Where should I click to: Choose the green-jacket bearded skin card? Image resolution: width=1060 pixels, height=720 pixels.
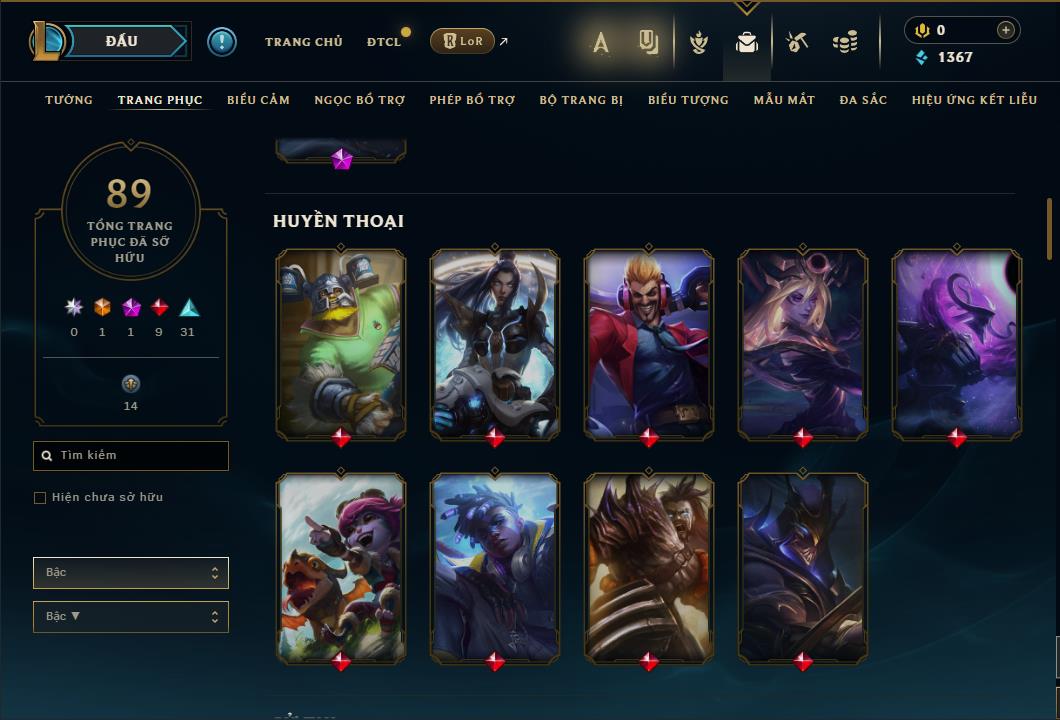341,343
